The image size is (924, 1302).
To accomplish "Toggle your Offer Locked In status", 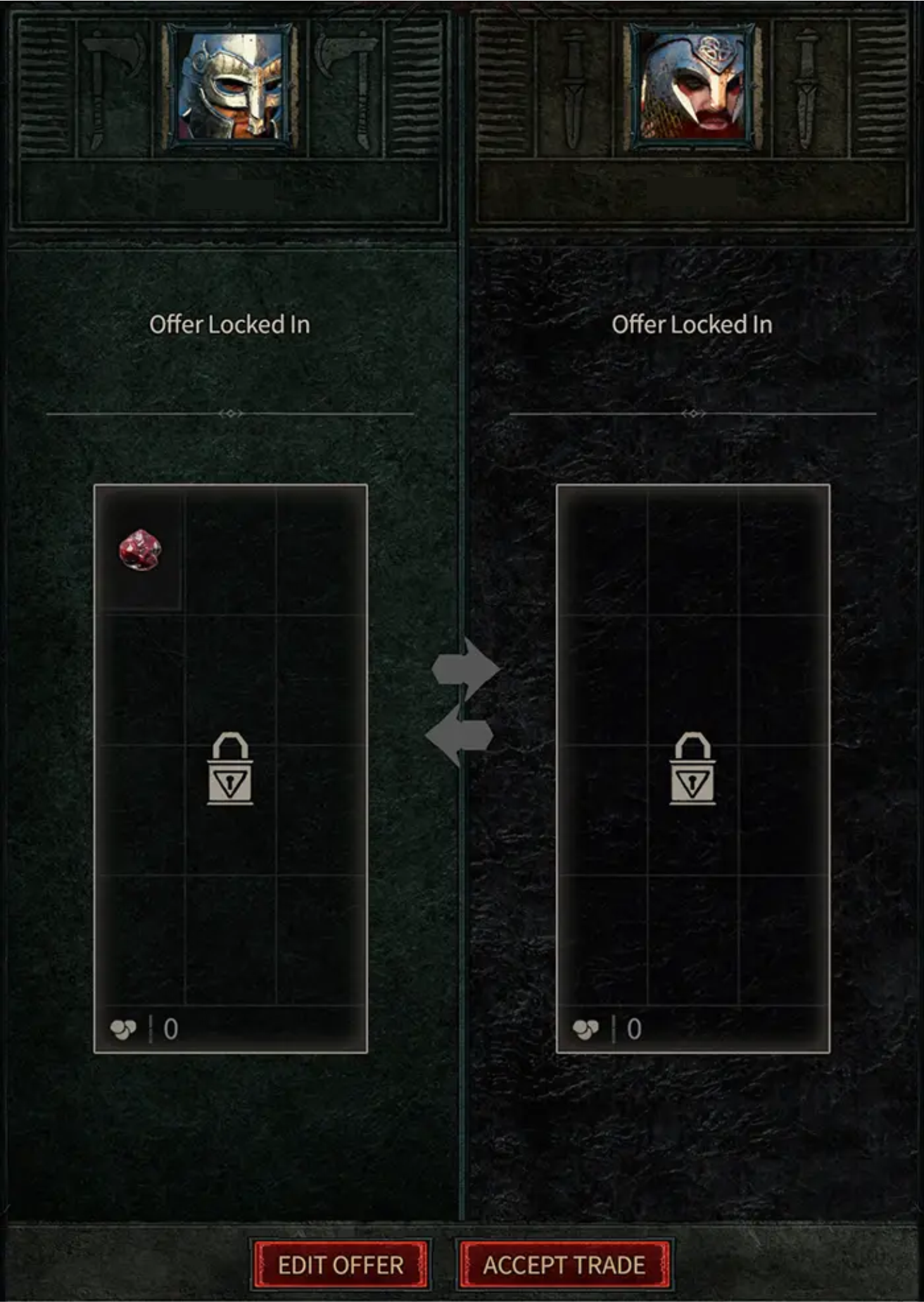I will pos(231,324).
